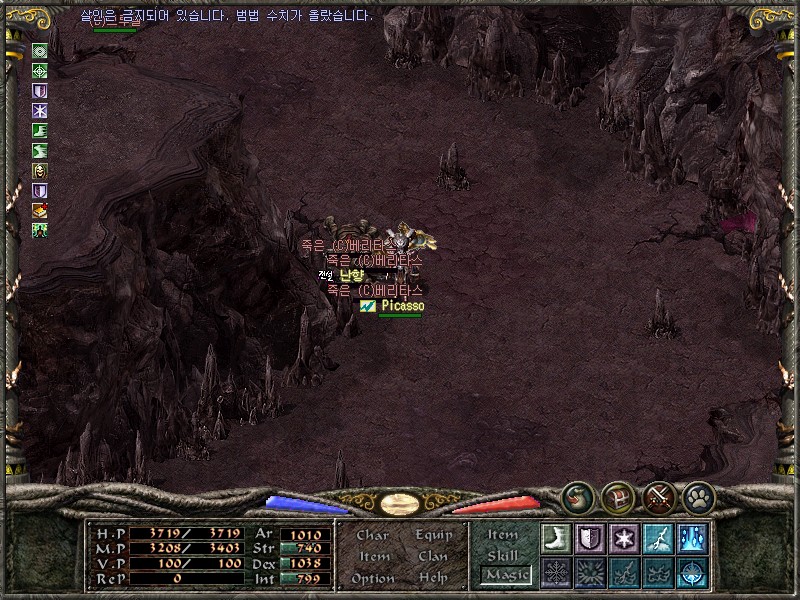Click the round bird head button
800x600 pixels.
[x=576, y=495]
